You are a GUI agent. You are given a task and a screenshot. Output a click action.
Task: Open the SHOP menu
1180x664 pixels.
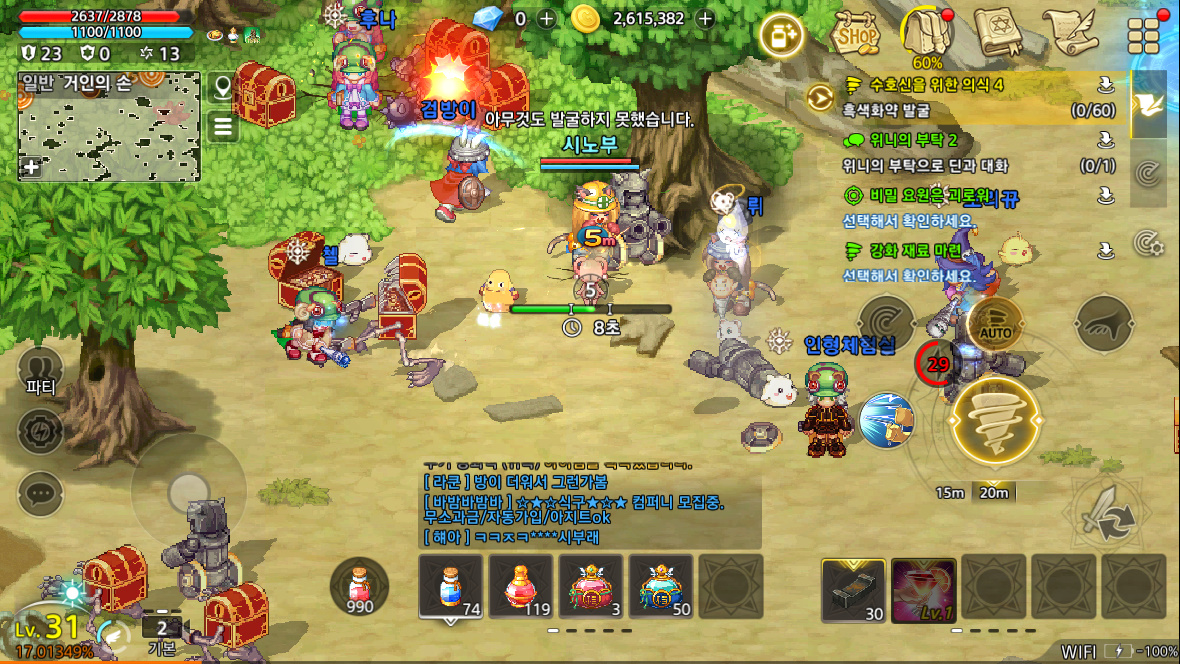(x=856, y=34)
